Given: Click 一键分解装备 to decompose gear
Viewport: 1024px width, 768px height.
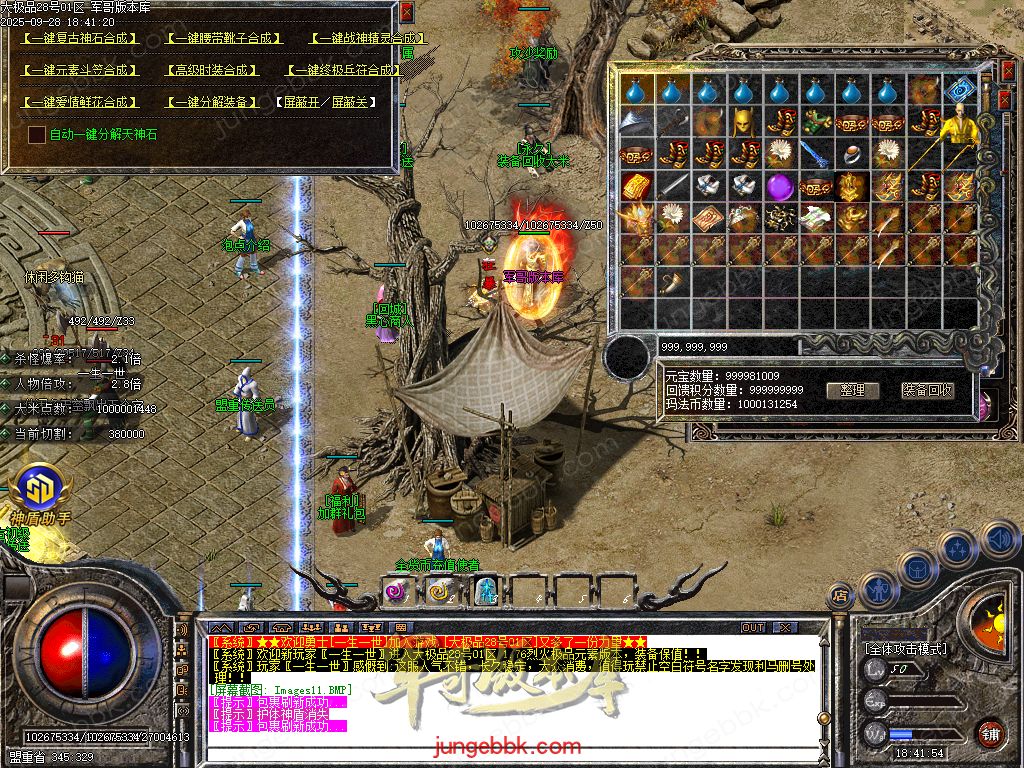Looking at the screenshot, I should click(x=210, y=102).
